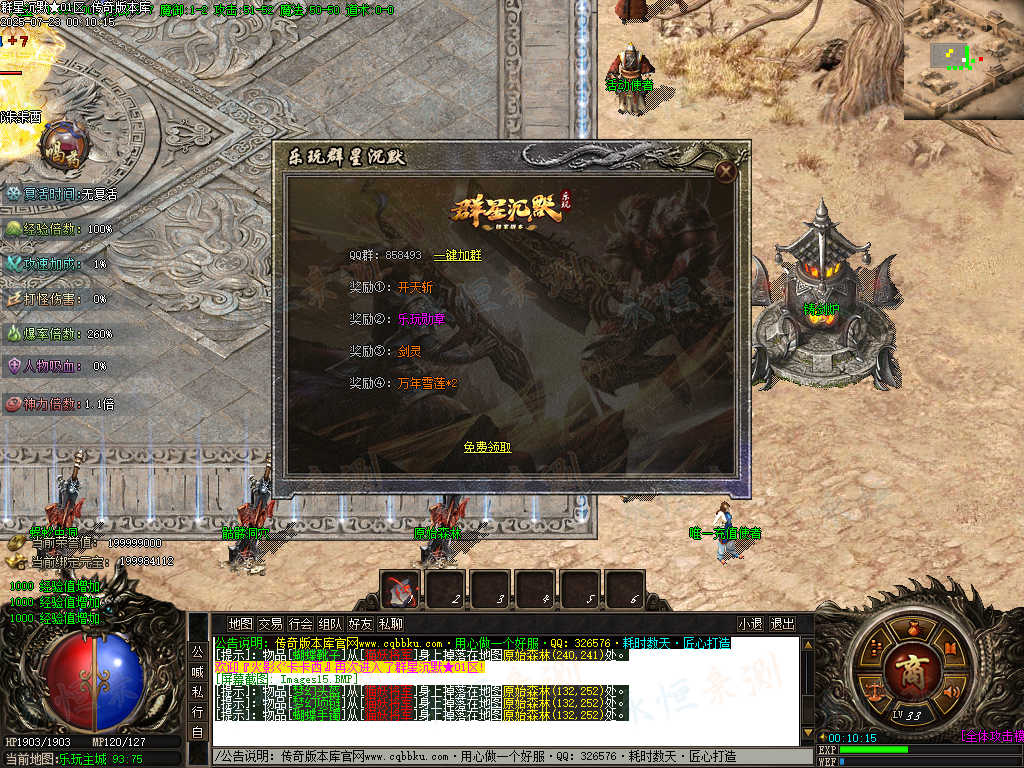This screenshot has height=768, width=1024.
Task: Open the 交易 trade button
Action: coord(270,624)
